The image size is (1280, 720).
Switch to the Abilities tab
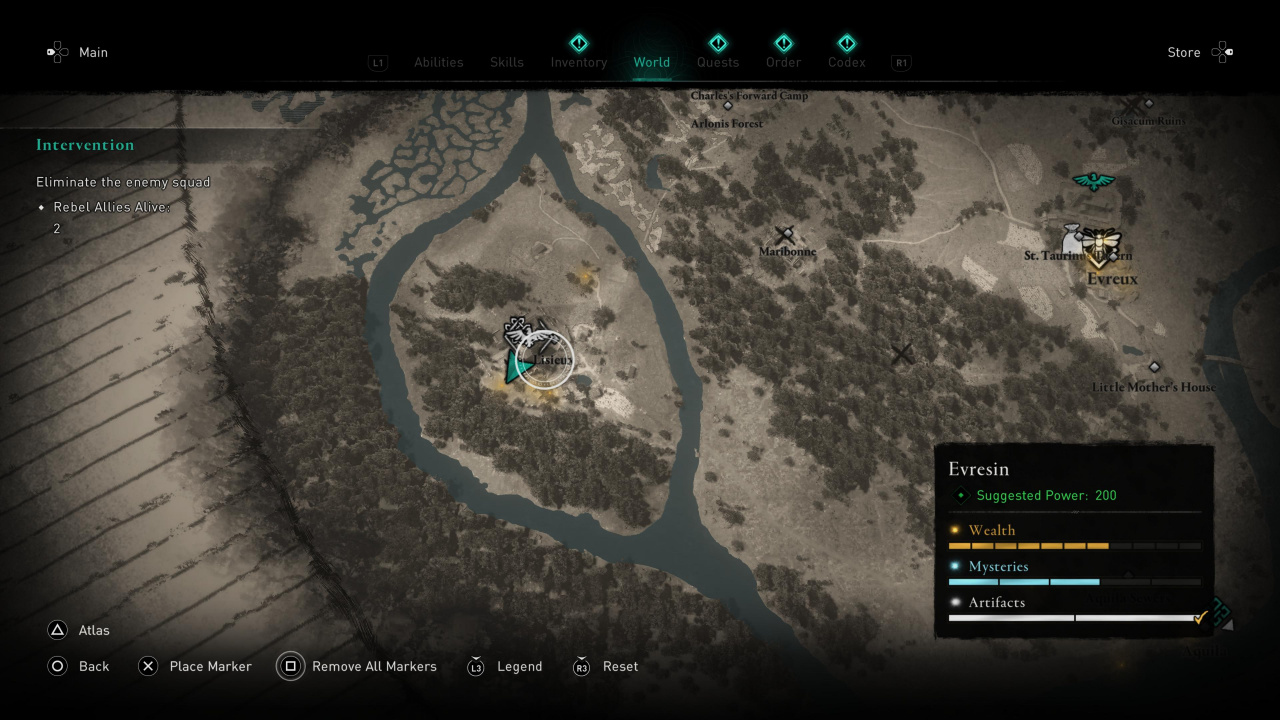coord(438,62)
